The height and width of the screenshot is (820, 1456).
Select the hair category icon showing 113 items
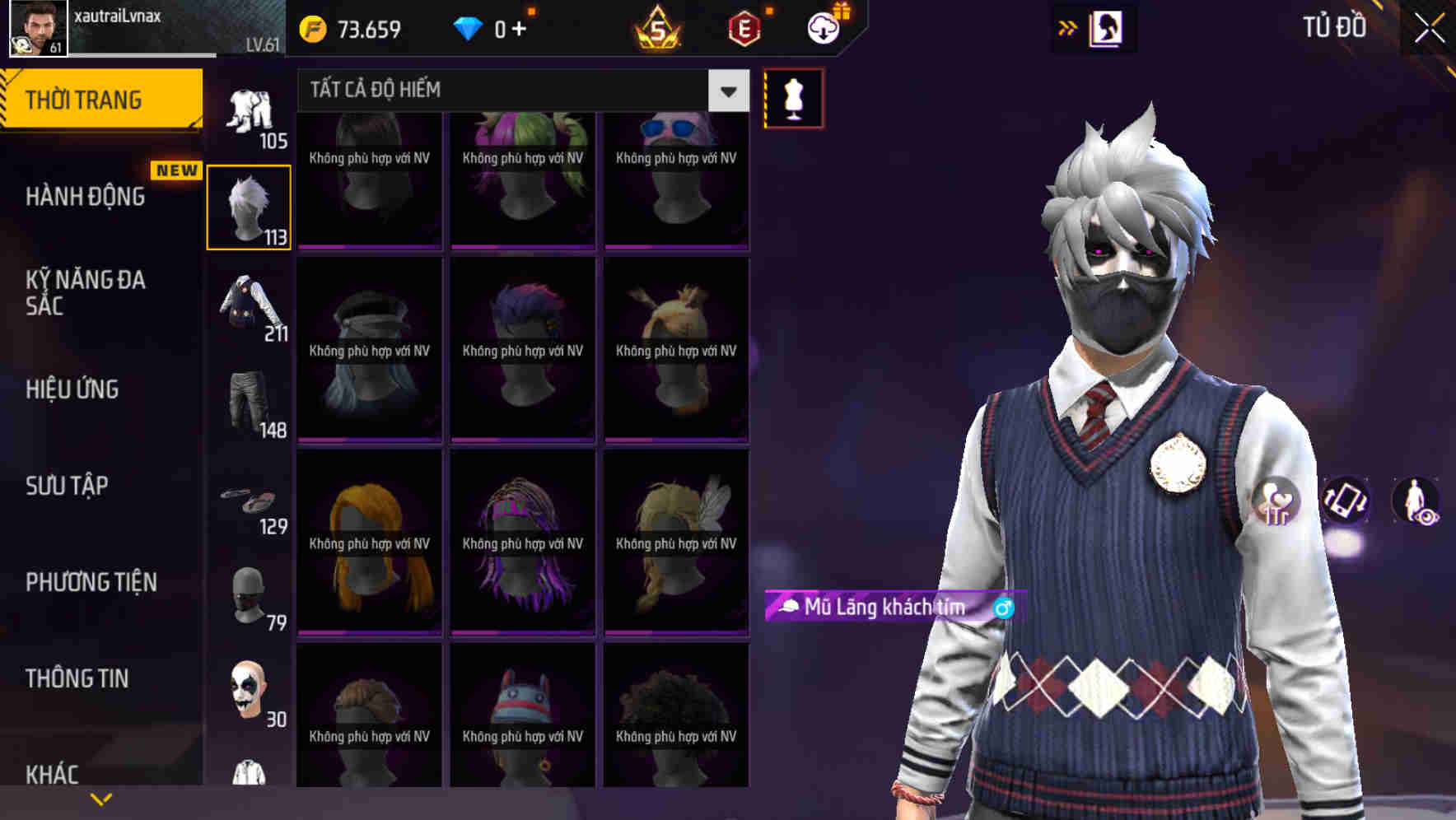click(x=250, y=206)
